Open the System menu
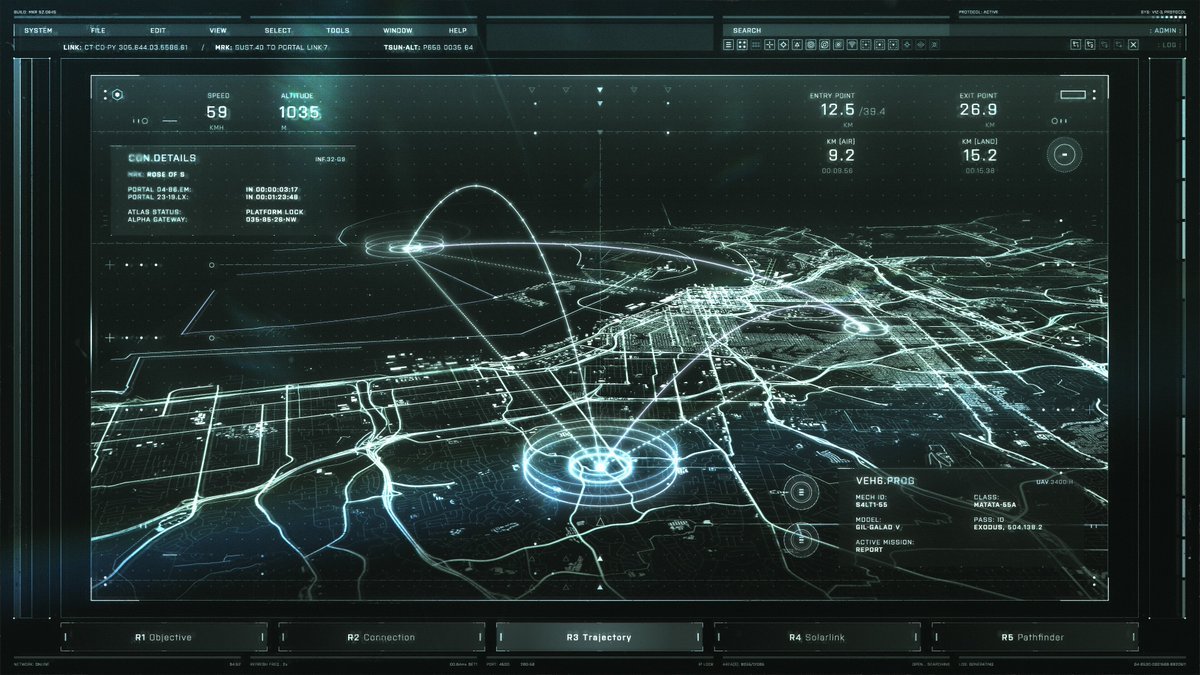 pos(38,31)
